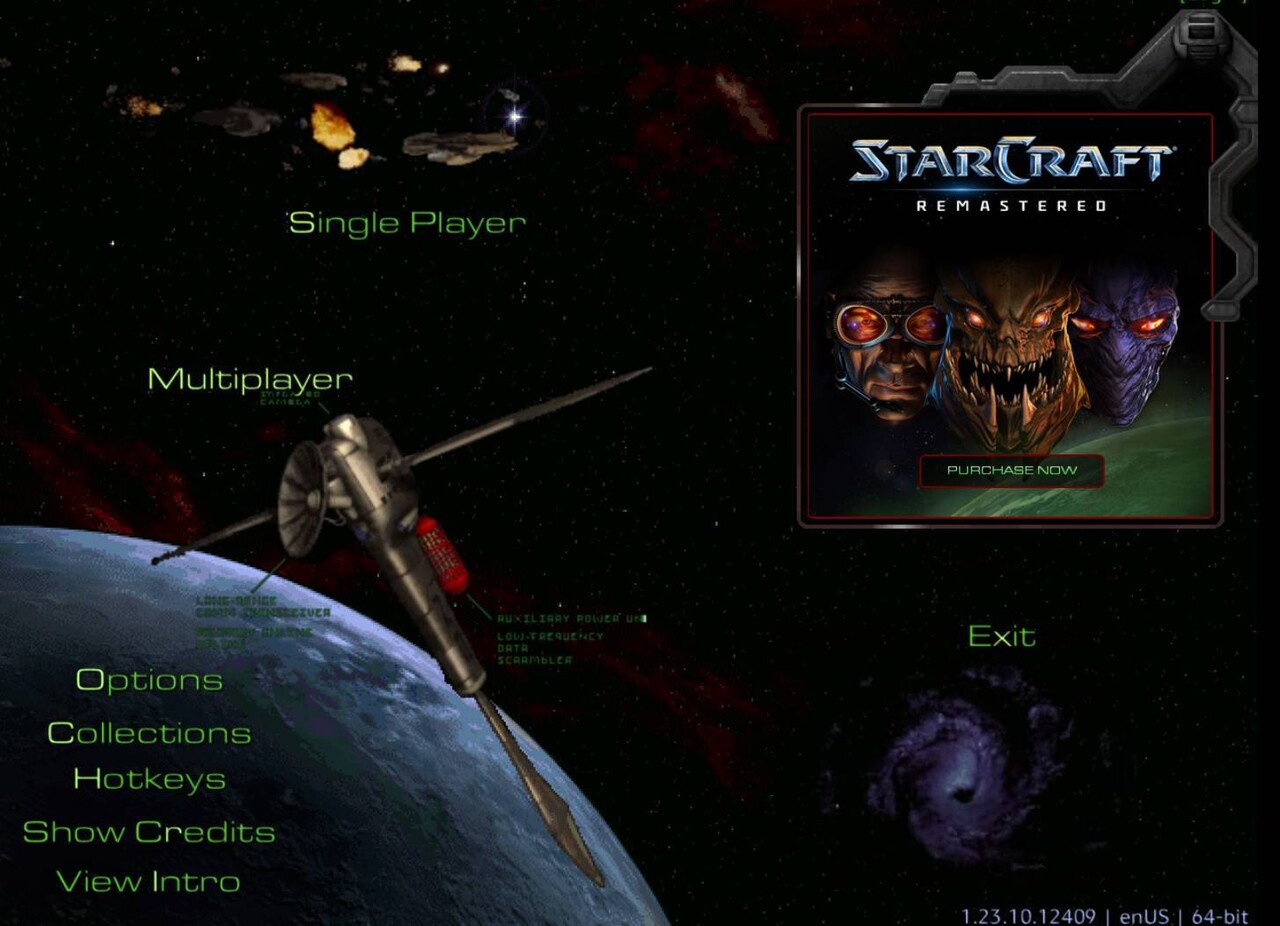1280x926 pixels.
Task: Open the Options menu
Action: pos(149,680)
